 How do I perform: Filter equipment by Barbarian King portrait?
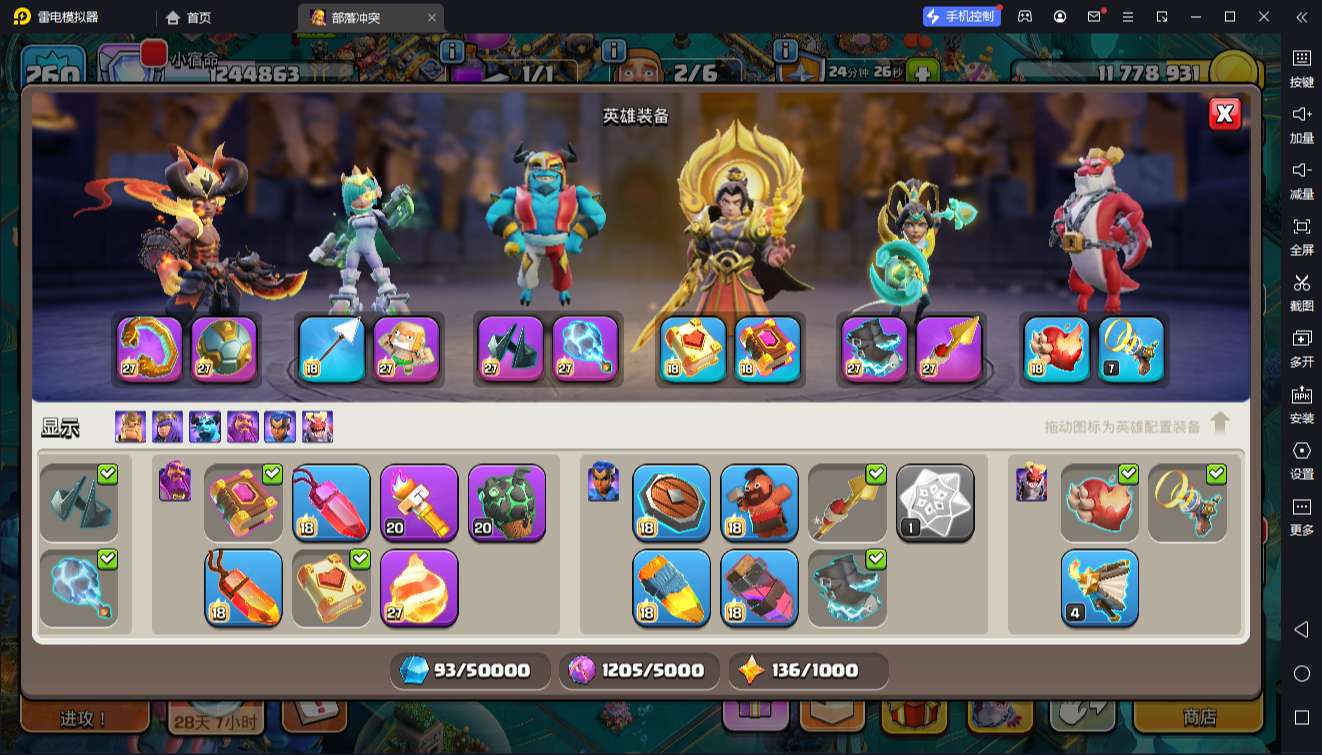130,427
